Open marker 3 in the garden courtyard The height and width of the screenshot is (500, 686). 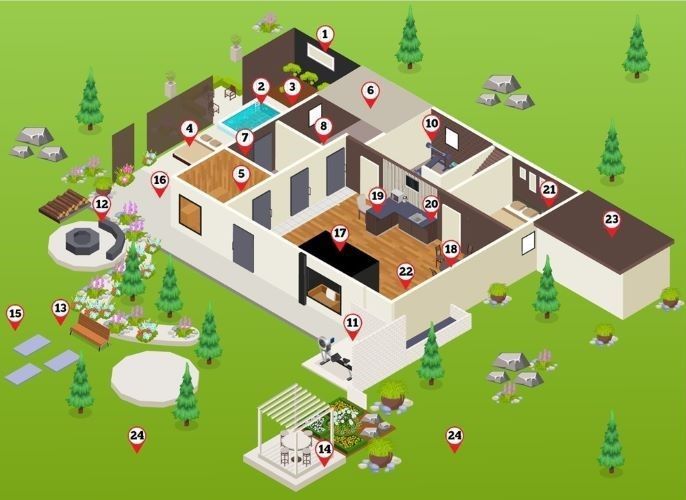[292, 88]
